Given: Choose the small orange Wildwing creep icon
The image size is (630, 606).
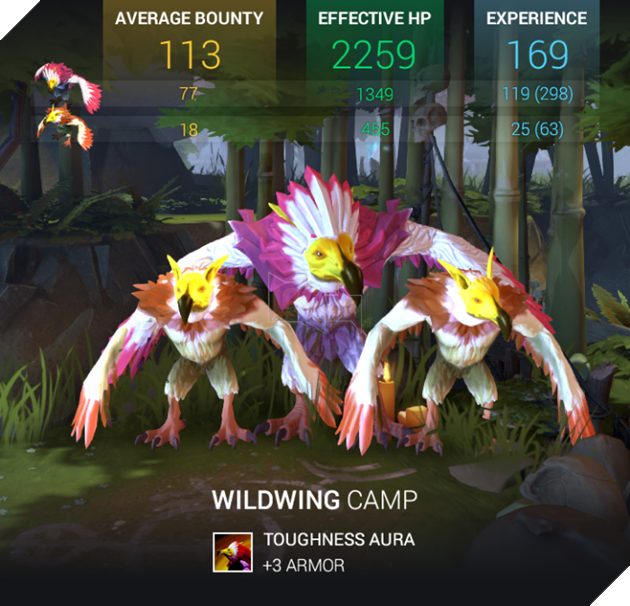Looking at the screenshot, I should (64, 129).
